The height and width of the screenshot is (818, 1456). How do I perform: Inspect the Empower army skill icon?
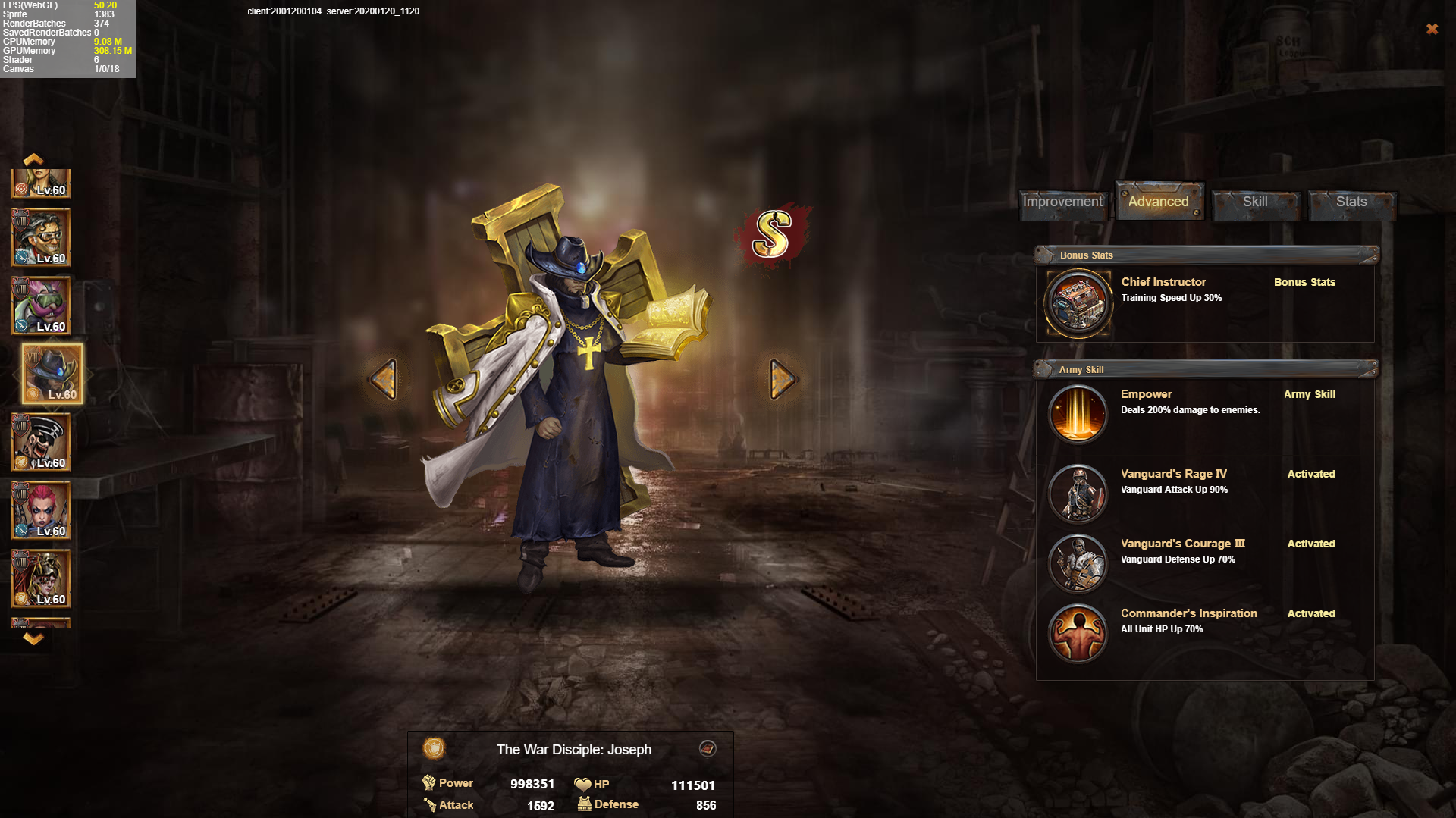coord(1078,414)
